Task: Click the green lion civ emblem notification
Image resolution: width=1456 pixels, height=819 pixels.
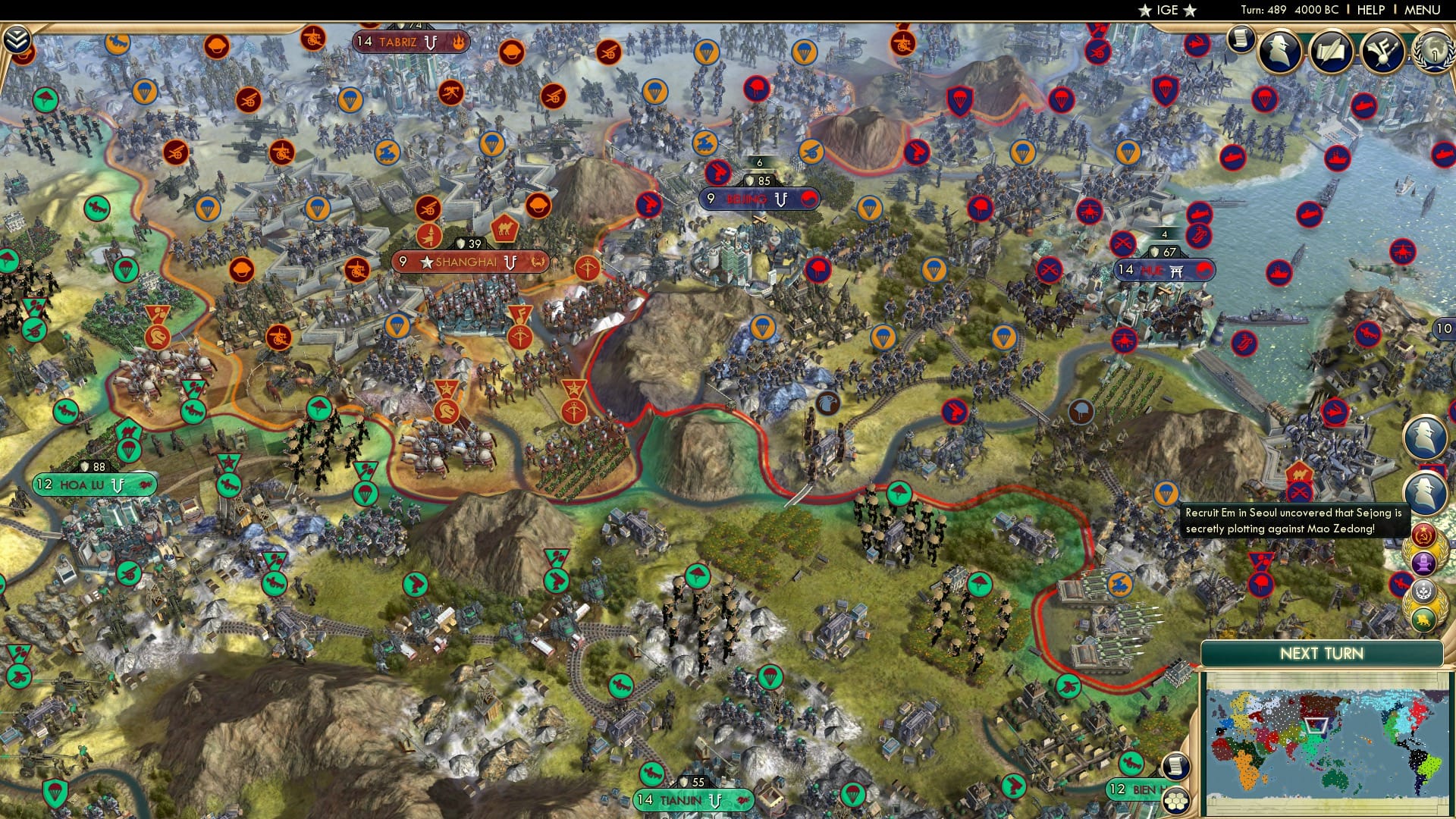Action: click(1423, 619)
